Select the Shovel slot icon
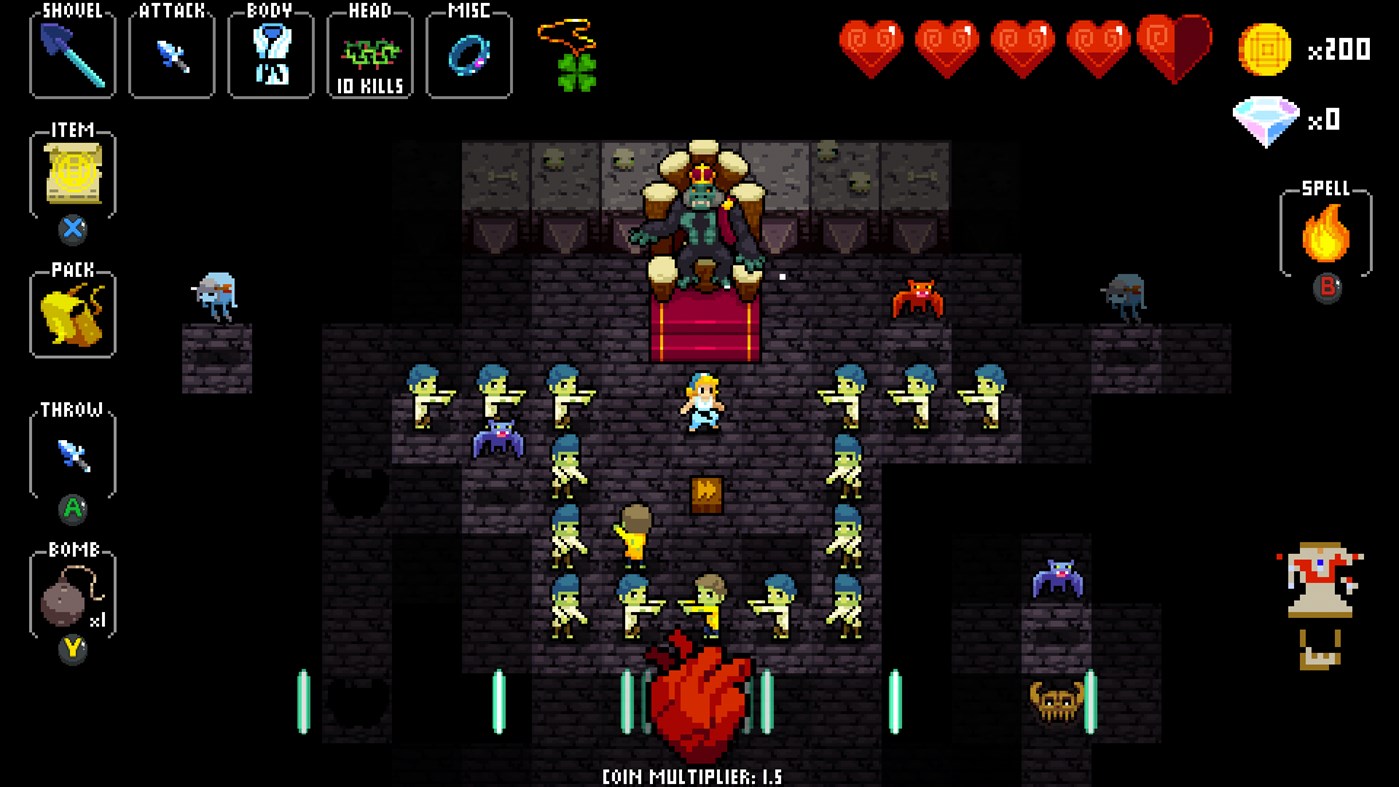Screen dimensions: 1399x787 click(x=71, y=55)
